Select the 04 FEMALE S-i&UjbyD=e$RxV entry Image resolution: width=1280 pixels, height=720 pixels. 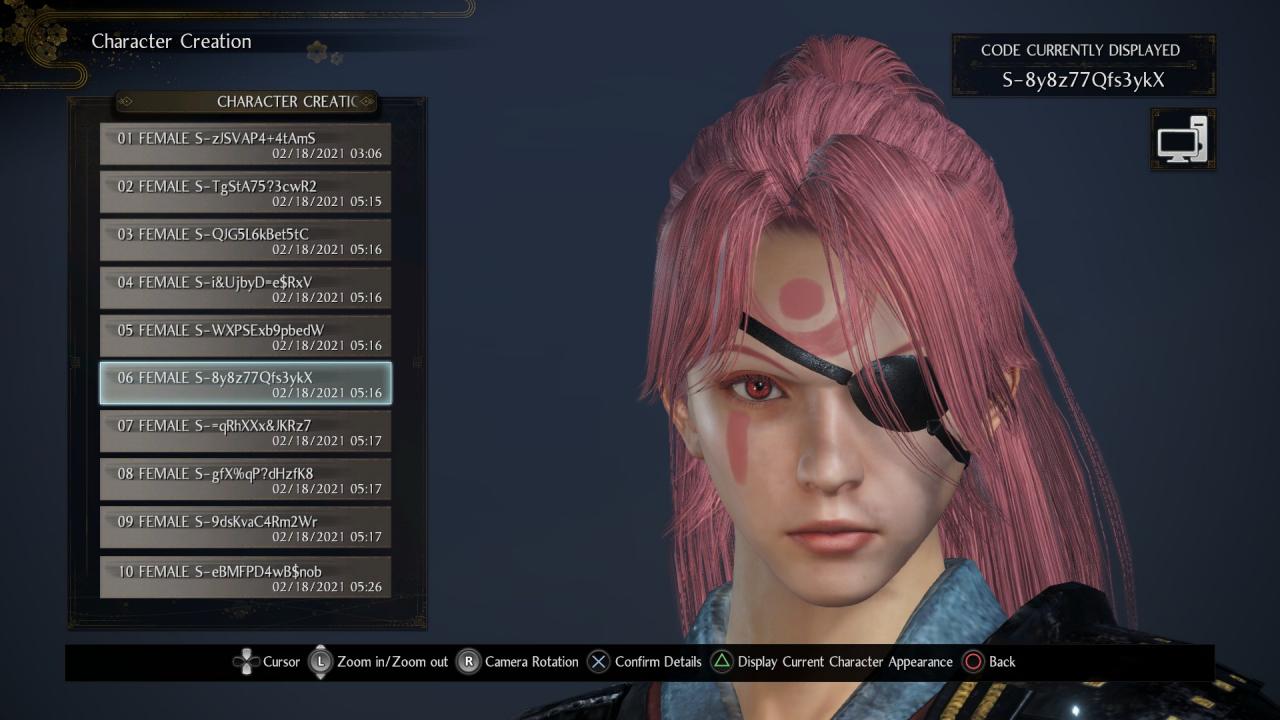point(245,288)
